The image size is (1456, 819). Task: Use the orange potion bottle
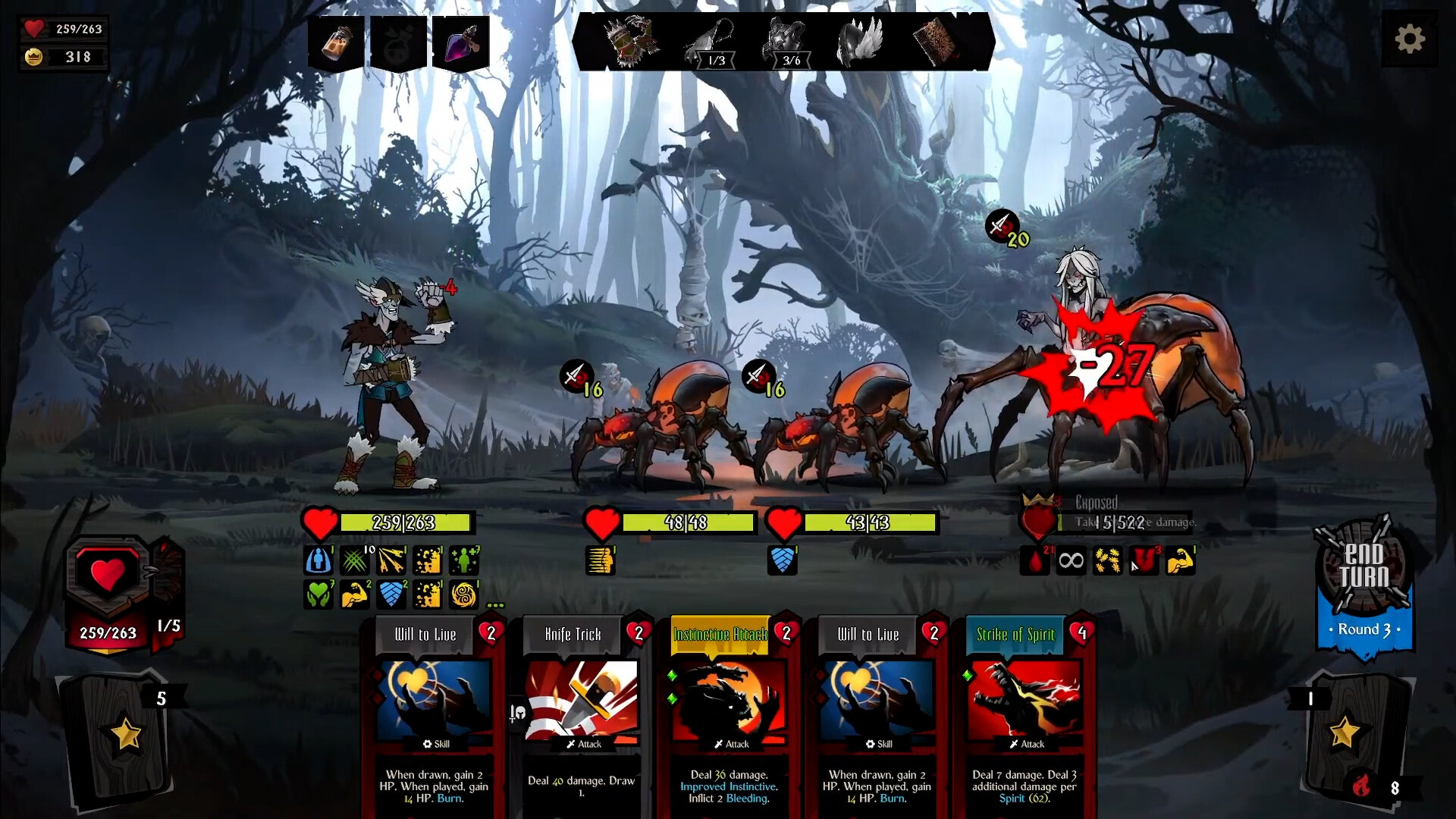click(x=336, y=42)
